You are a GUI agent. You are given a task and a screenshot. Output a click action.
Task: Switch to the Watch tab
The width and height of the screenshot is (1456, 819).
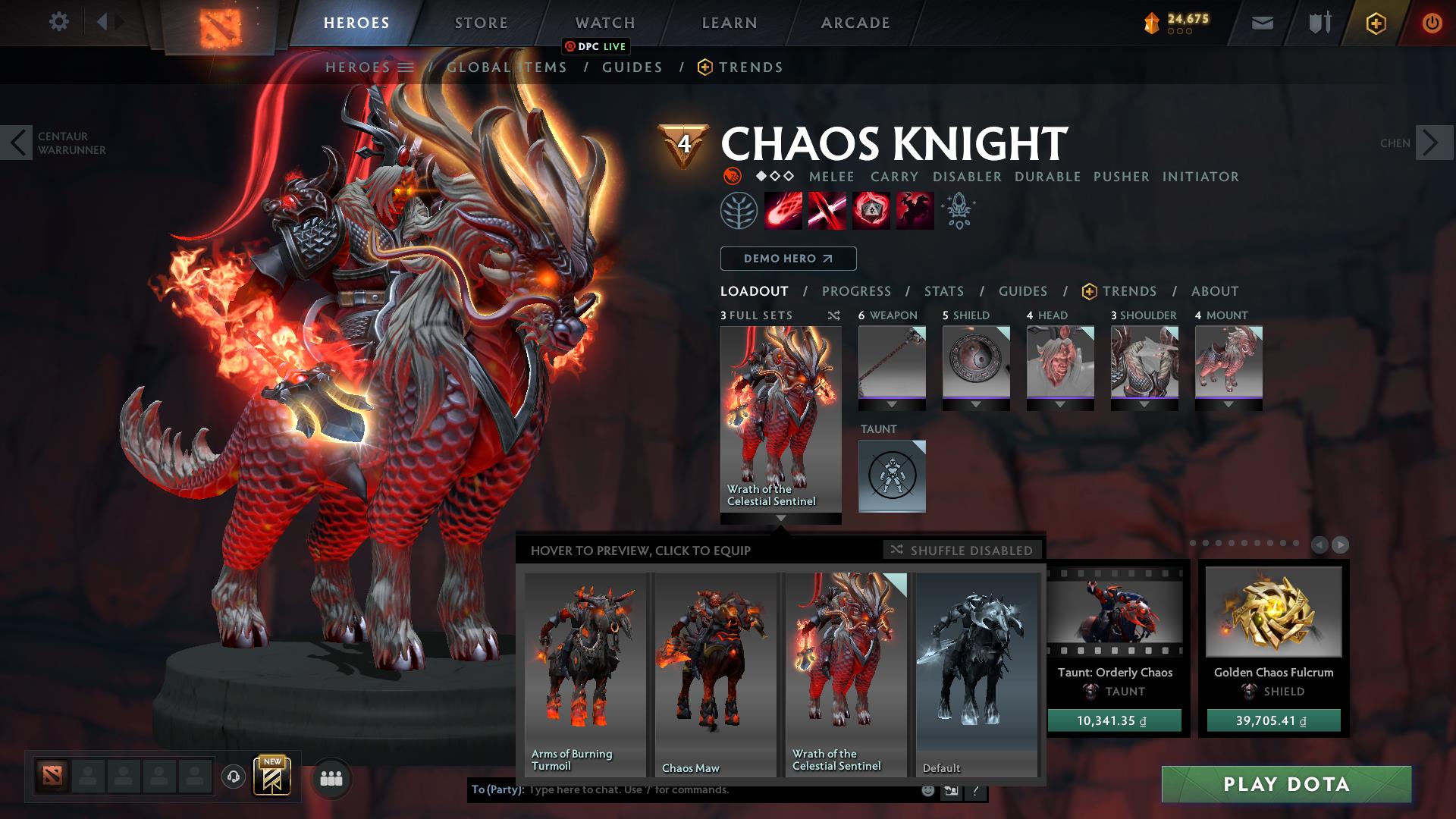604,23
